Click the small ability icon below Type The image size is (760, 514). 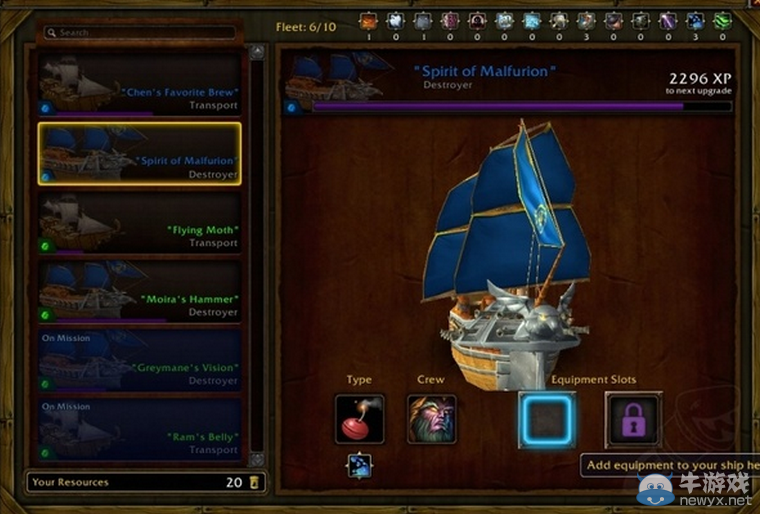point(359,464)
